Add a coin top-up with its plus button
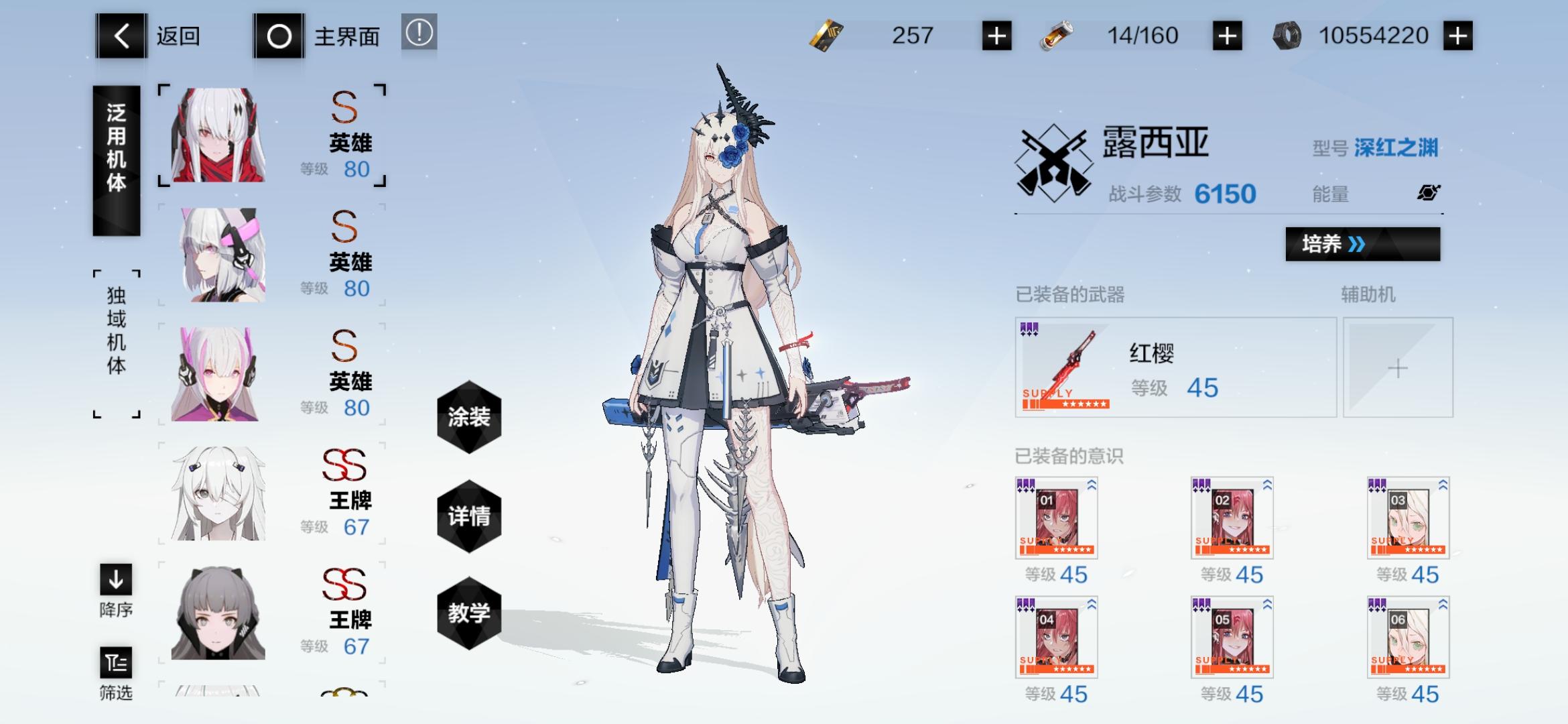 tap(1459, 35)
